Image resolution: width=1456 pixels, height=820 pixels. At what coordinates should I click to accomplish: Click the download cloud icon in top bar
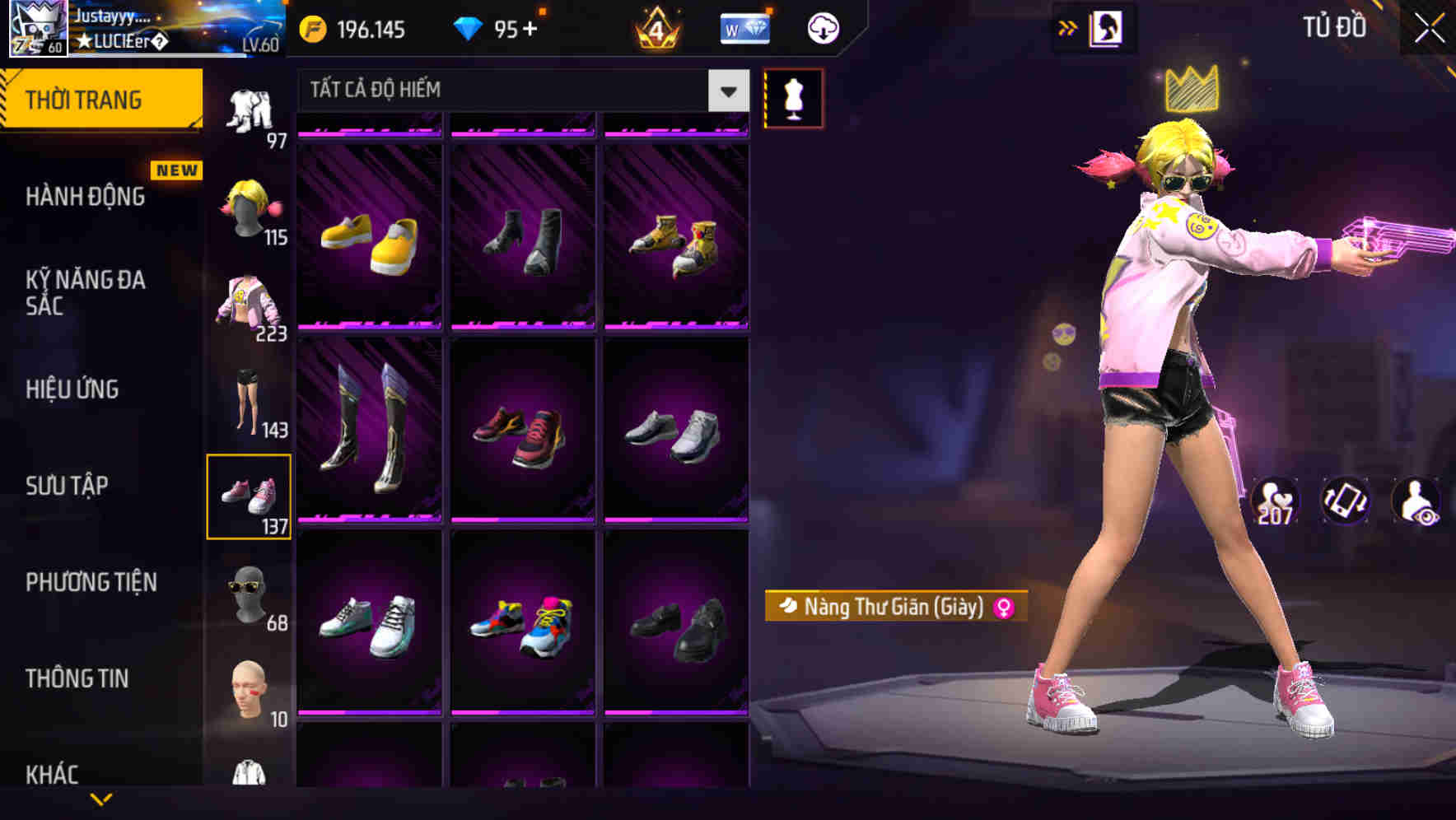(821, 27)
